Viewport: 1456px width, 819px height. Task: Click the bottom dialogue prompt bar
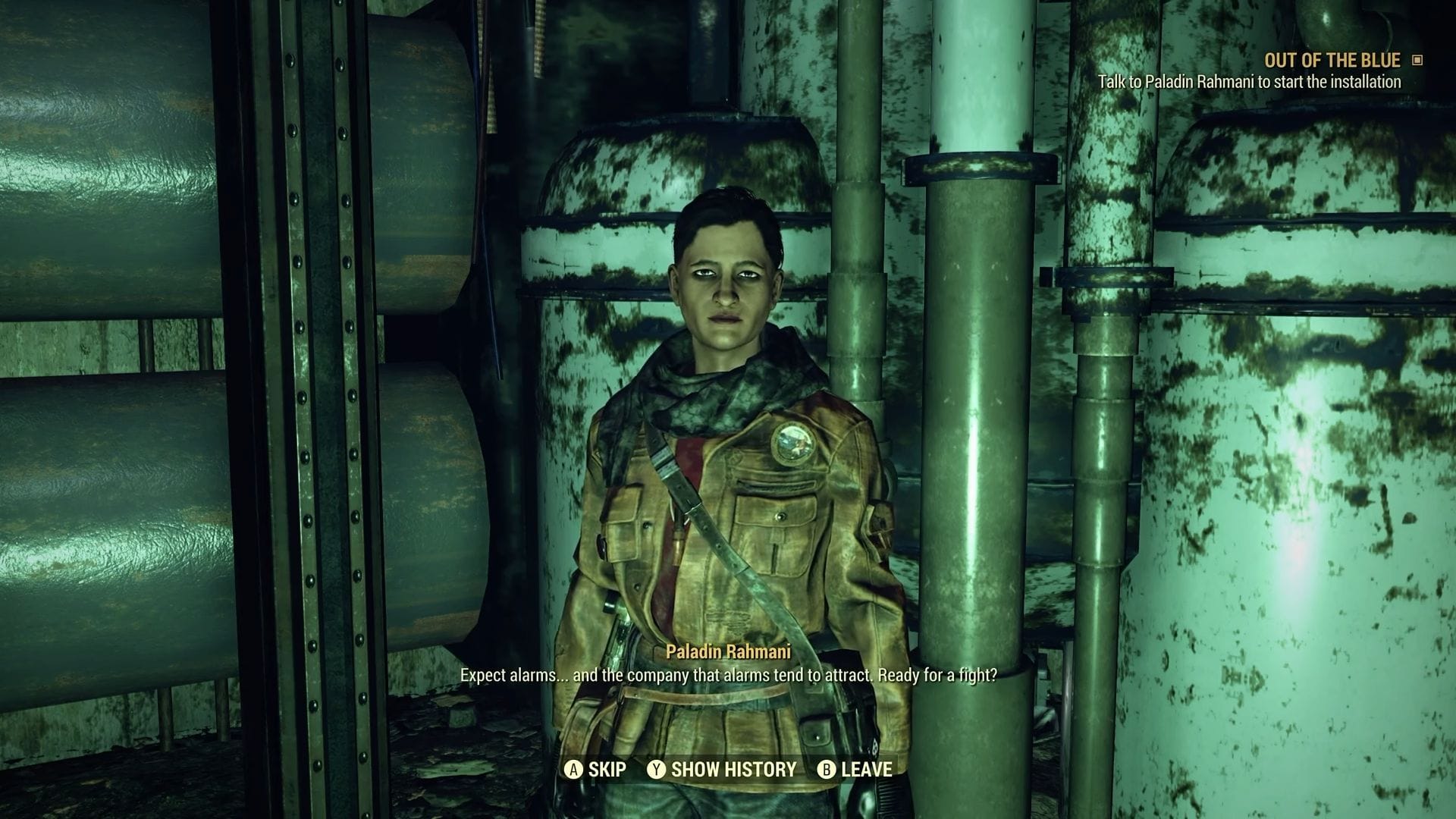tap(728, 770)
